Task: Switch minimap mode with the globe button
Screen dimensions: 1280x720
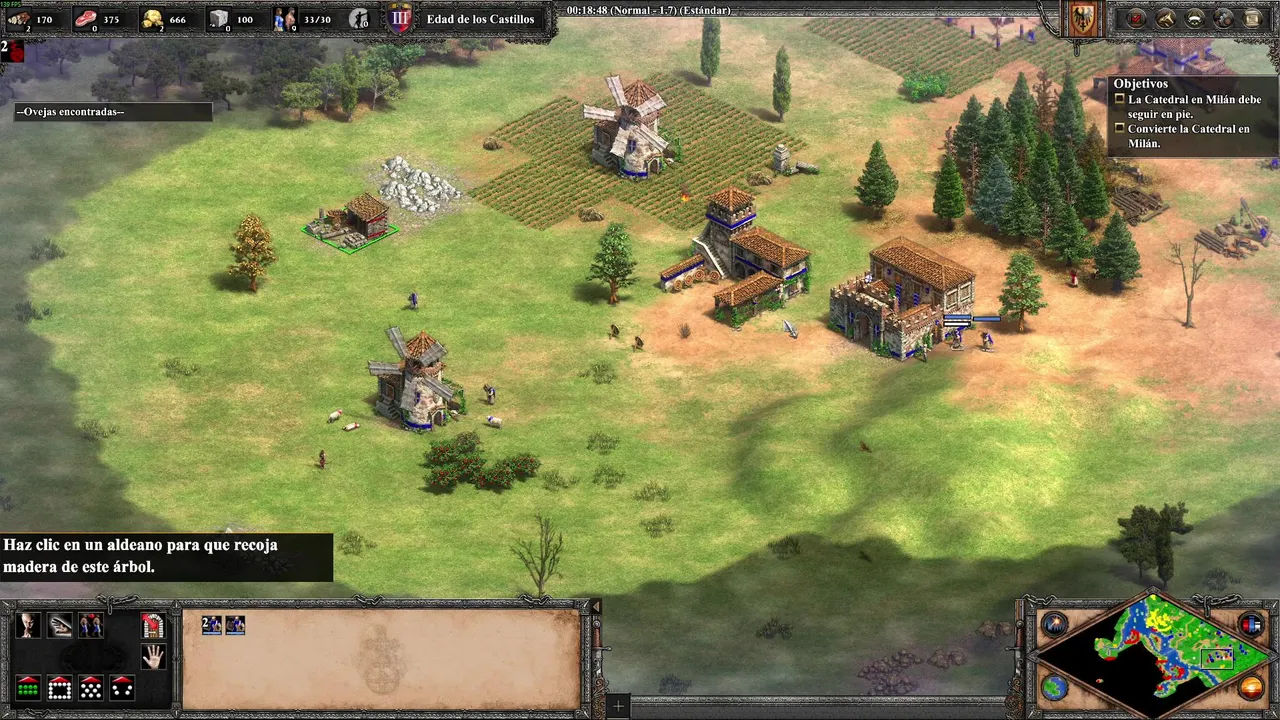Action: click(x=1054, y=687)
